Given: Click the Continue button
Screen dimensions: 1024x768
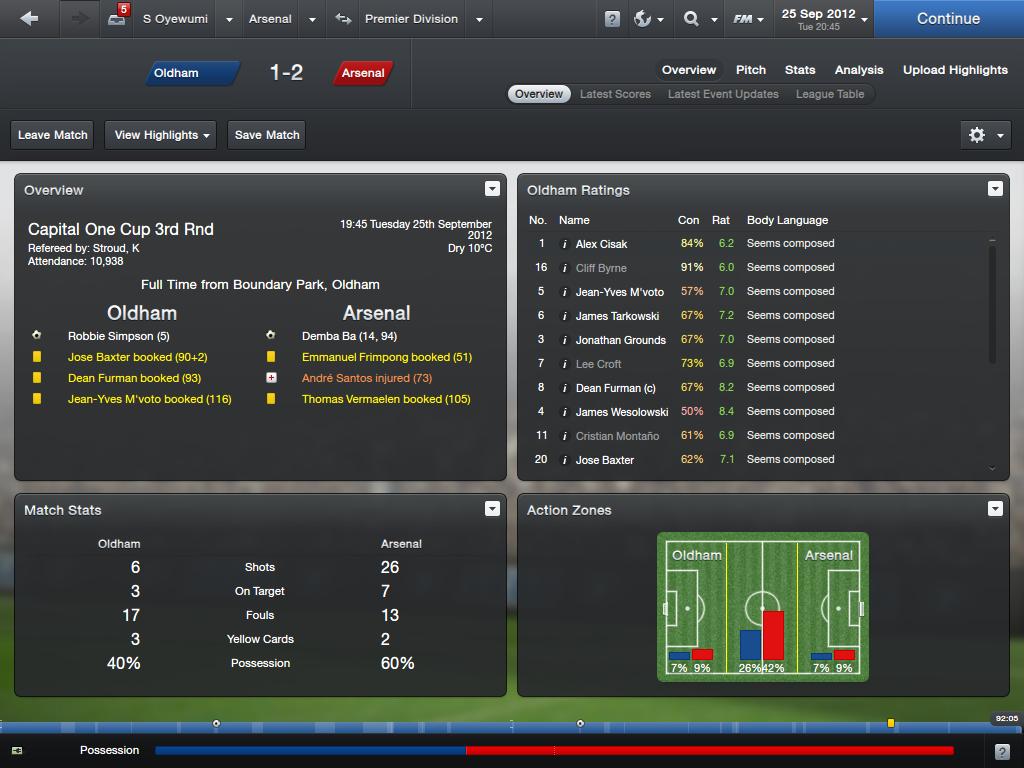Looking at the screenshot, I should click(x=948, y=19).
